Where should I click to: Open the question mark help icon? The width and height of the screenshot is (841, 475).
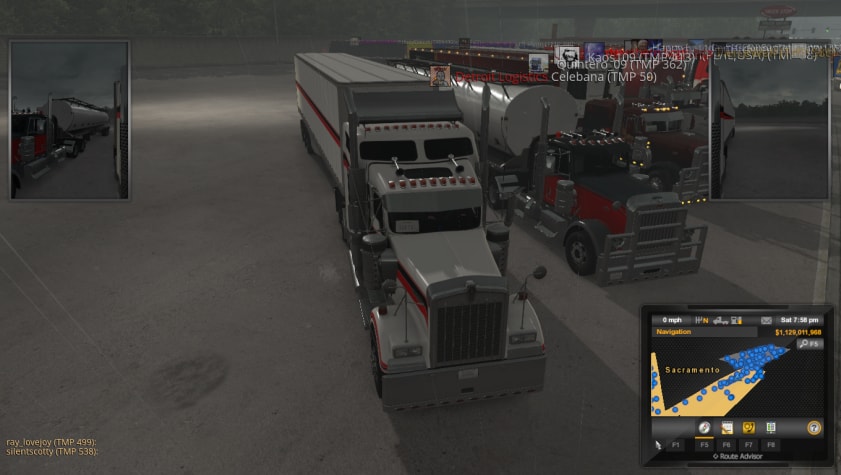[x=814, y=427]
